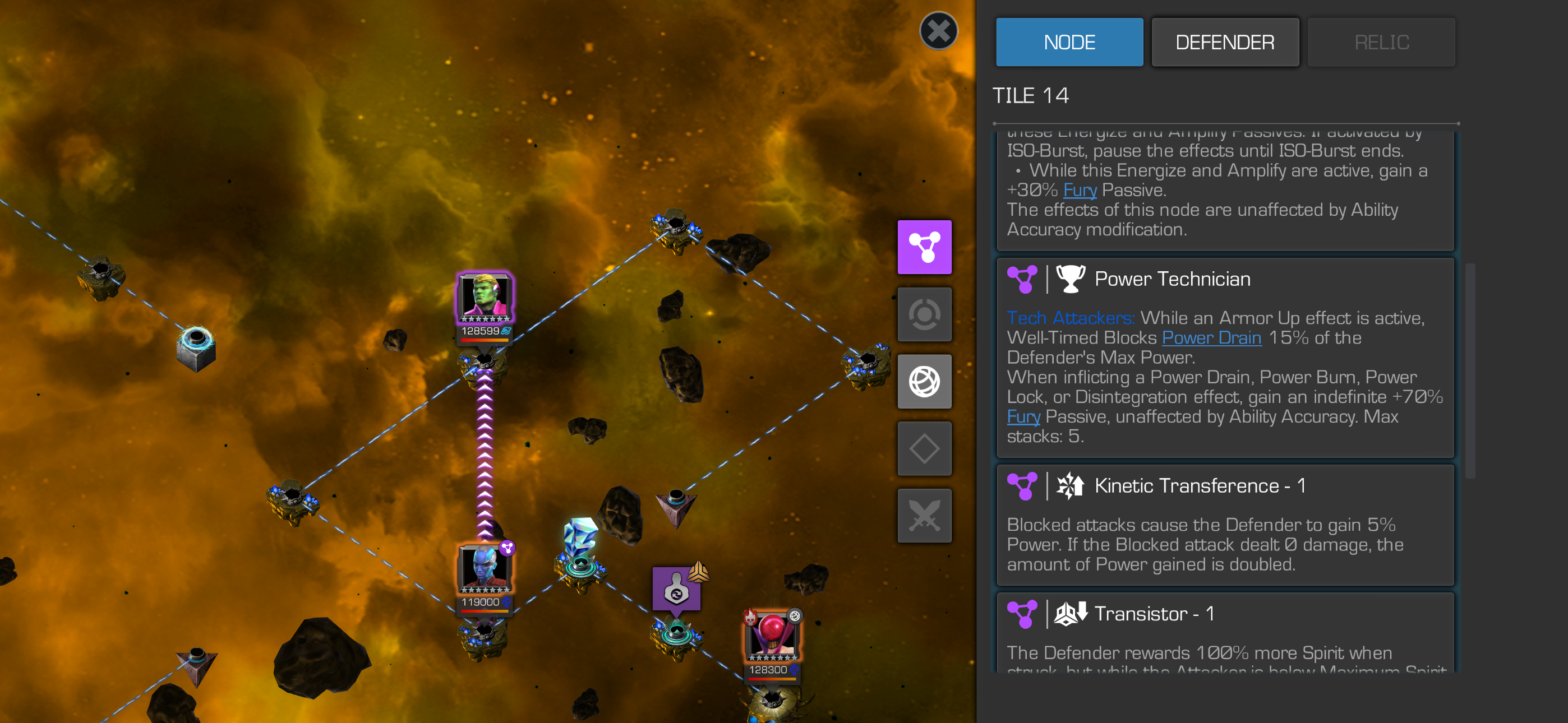The image size is (1568, 723).
Task: Select the red-helmet defender rated 128300
Action: (771, 637)
